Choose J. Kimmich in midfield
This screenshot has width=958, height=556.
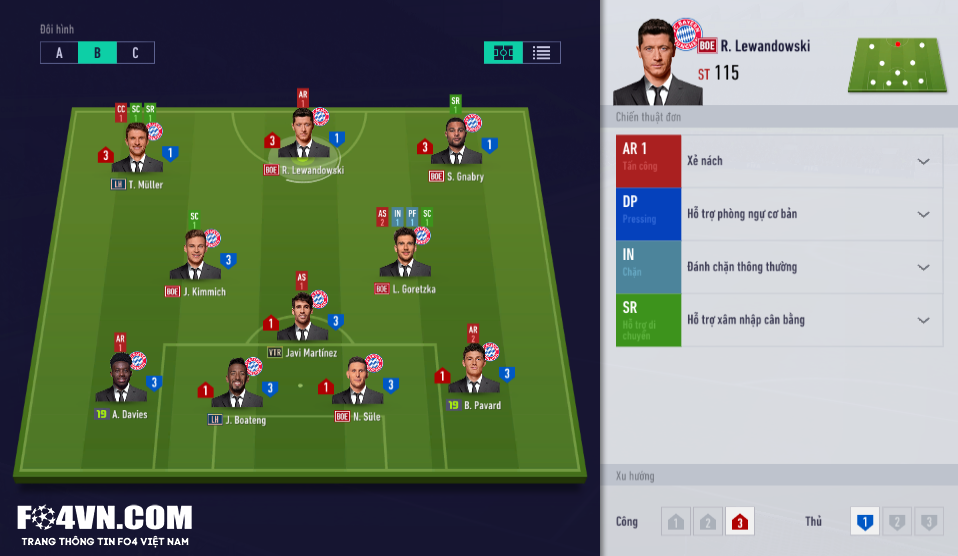(x=195, y=258)
